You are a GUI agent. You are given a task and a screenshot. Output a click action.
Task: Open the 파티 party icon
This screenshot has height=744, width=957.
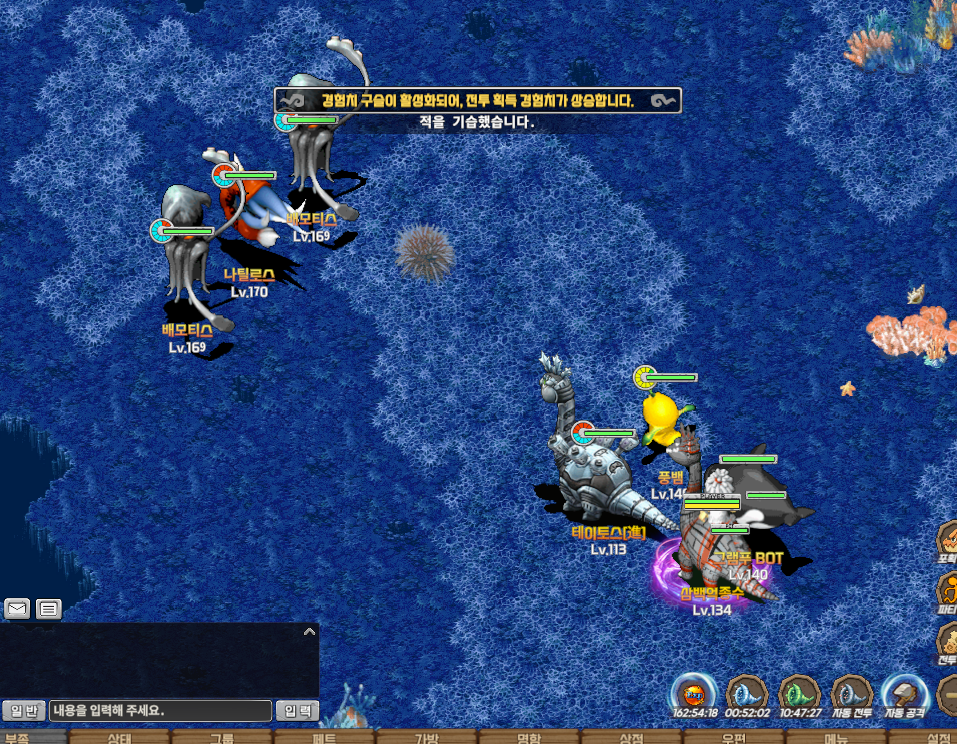(x=947, y=590)
